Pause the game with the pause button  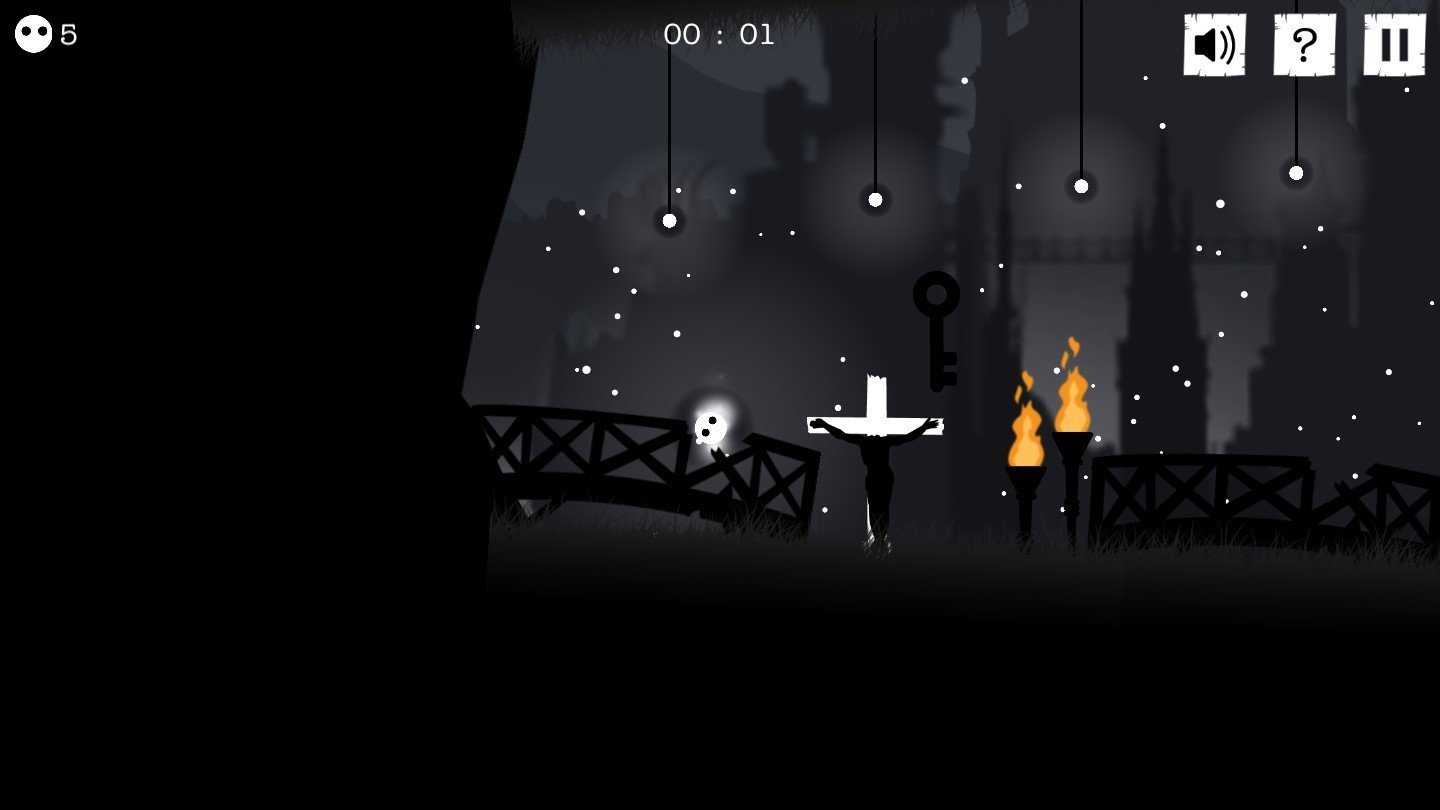point(1394,45)
